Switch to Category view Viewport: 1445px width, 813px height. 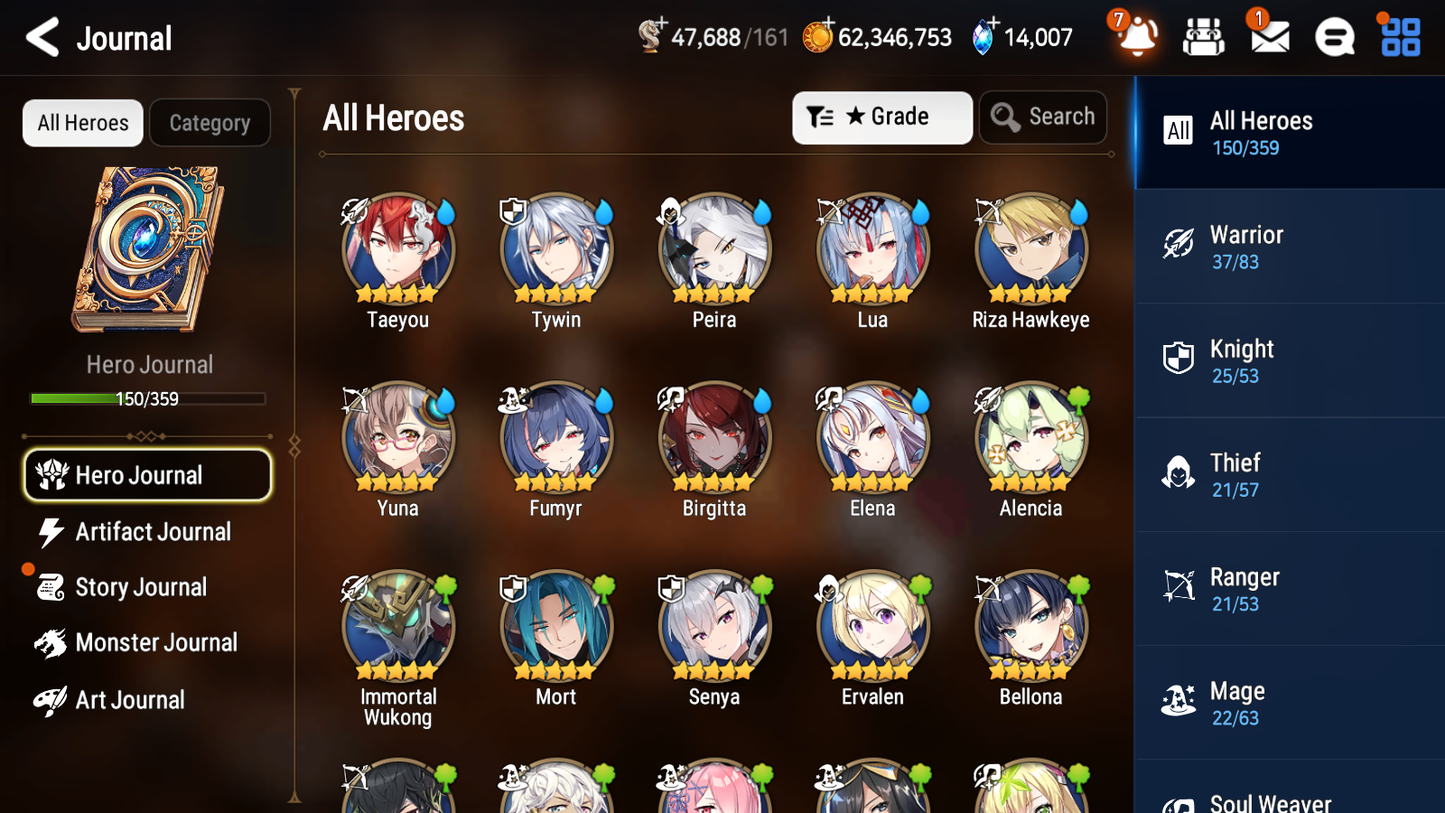[x=210, y=122]
